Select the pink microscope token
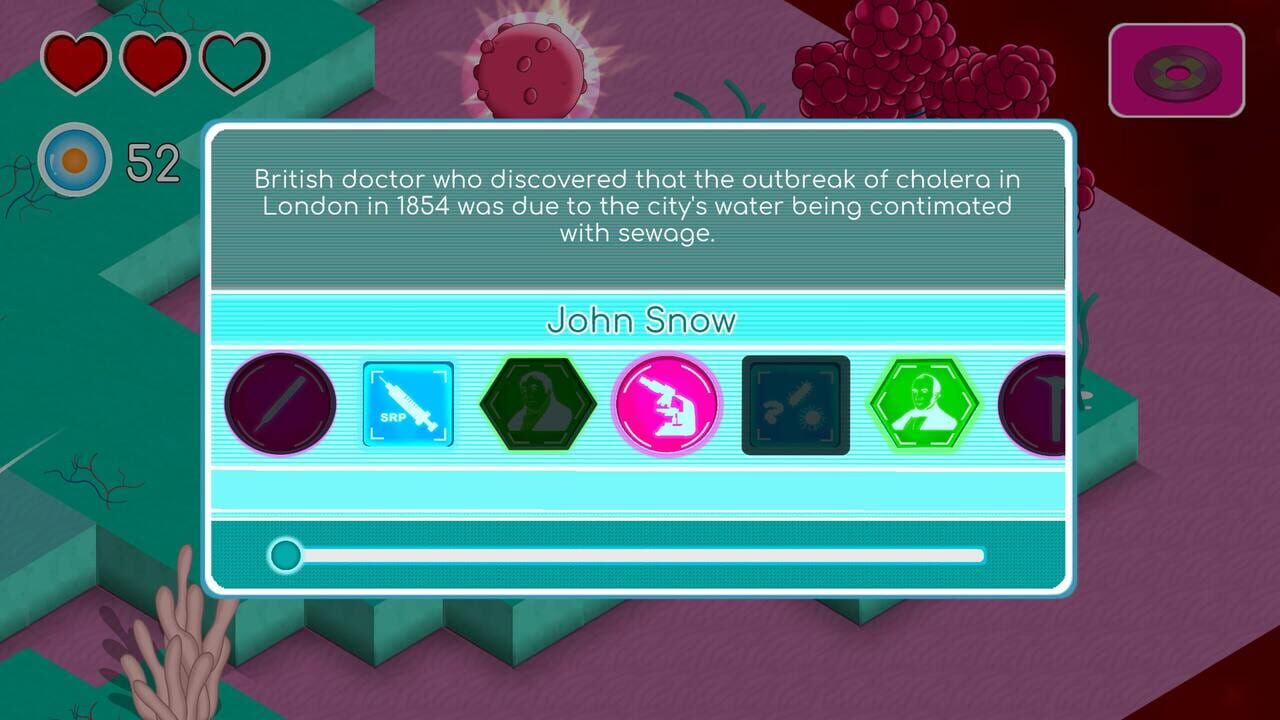The width and height of the screenshot is (1280, 720). 667,404
